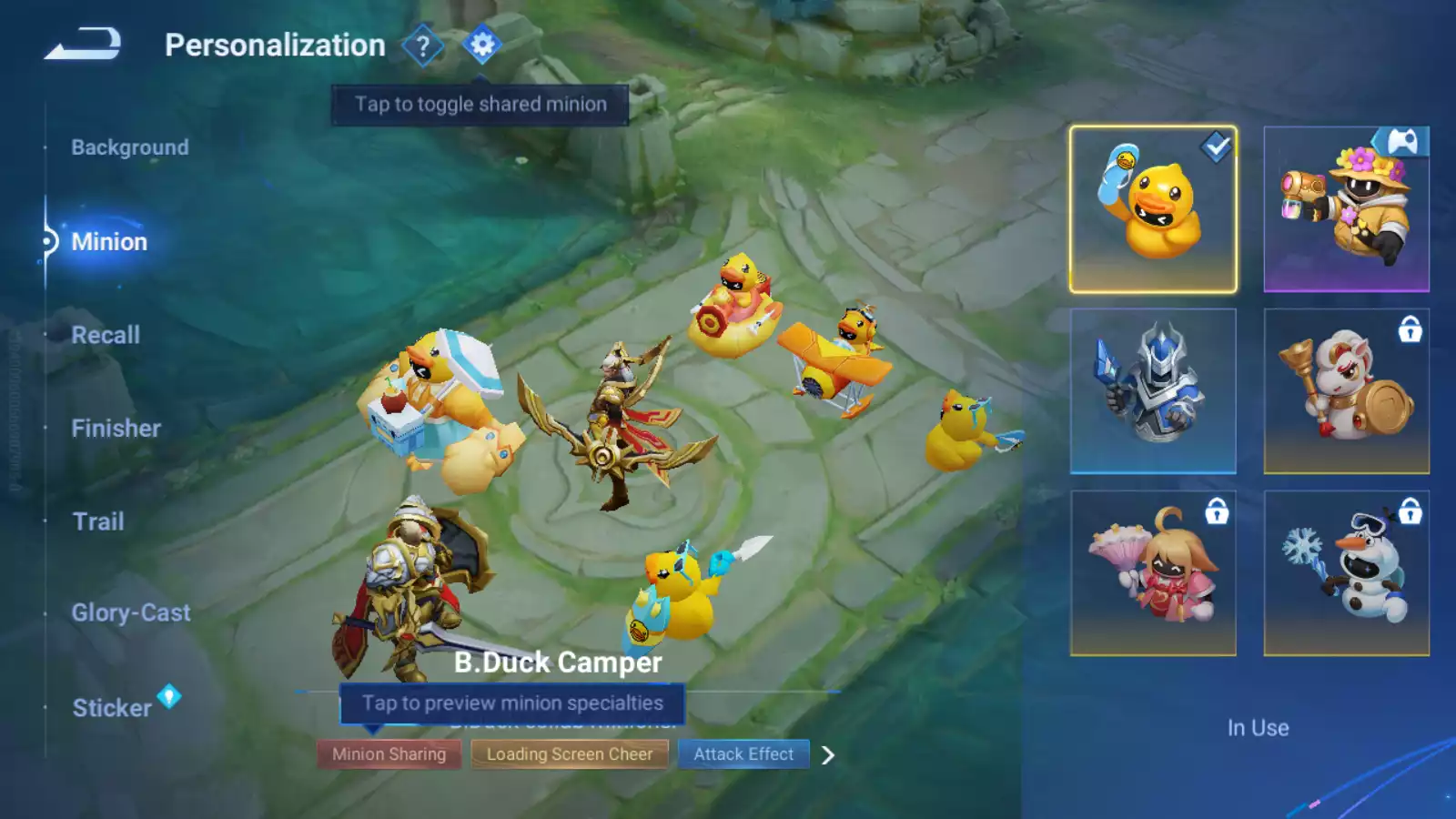This screenshot has width=1456, height=819.
Task: Select the locked pink bouquet girl minion
Action: [x=1153, y=573]
